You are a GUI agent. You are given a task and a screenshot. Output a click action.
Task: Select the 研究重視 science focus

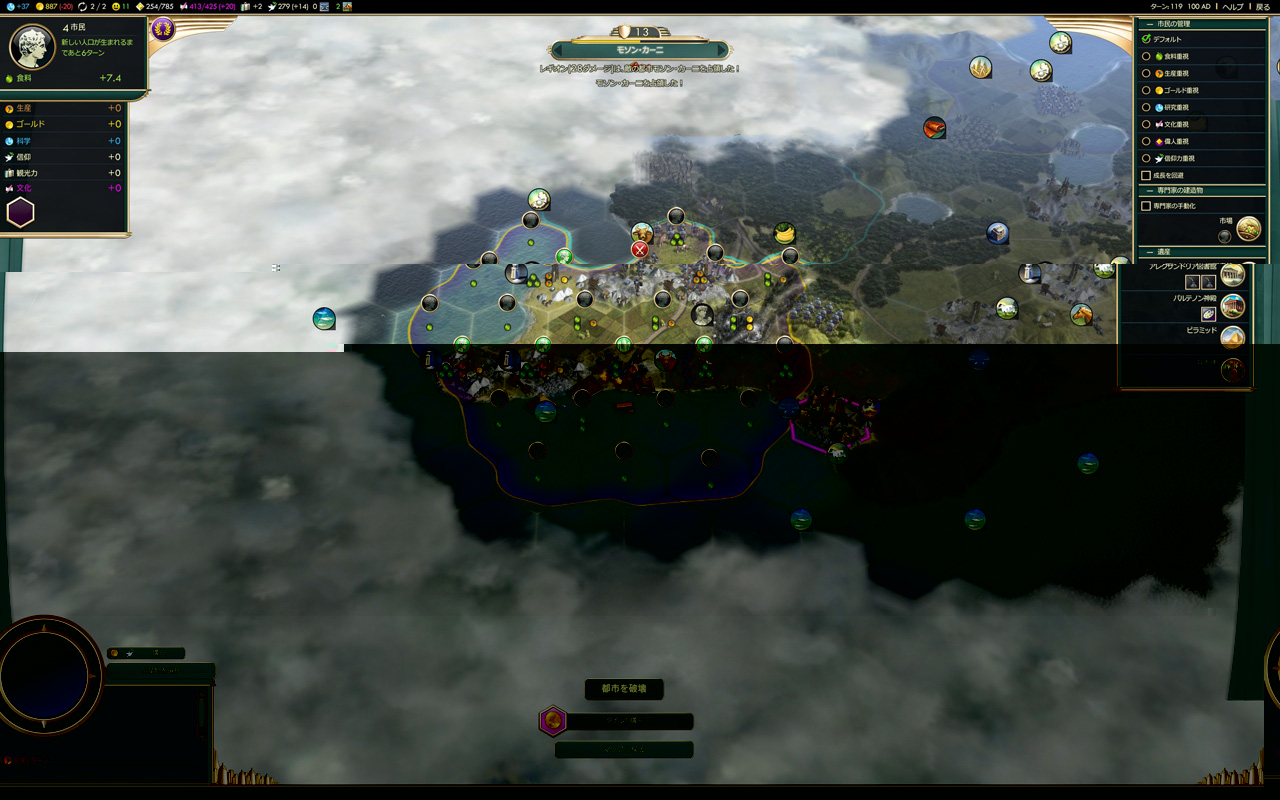(x=1147, y=107)
